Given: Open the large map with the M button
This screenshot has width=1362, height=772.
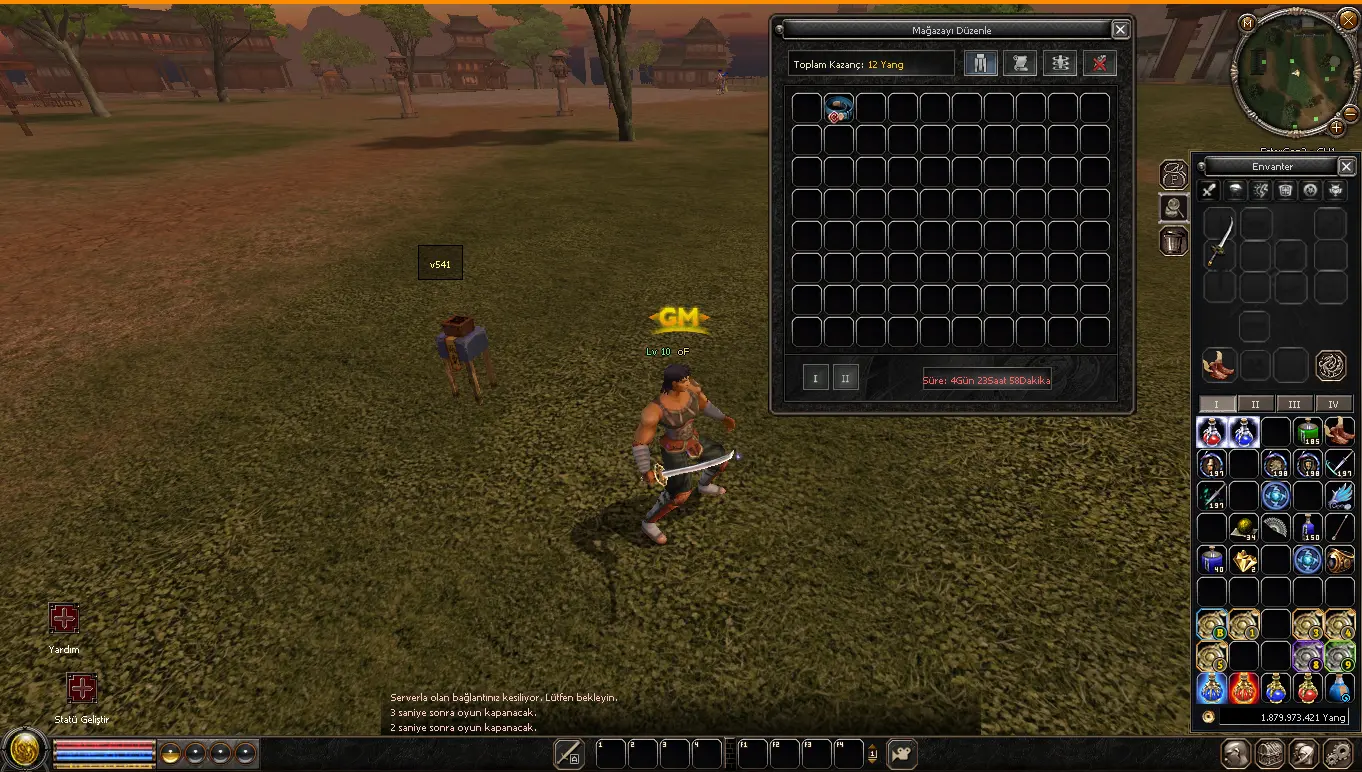Looking at the screenshot, I should 1246,22.
